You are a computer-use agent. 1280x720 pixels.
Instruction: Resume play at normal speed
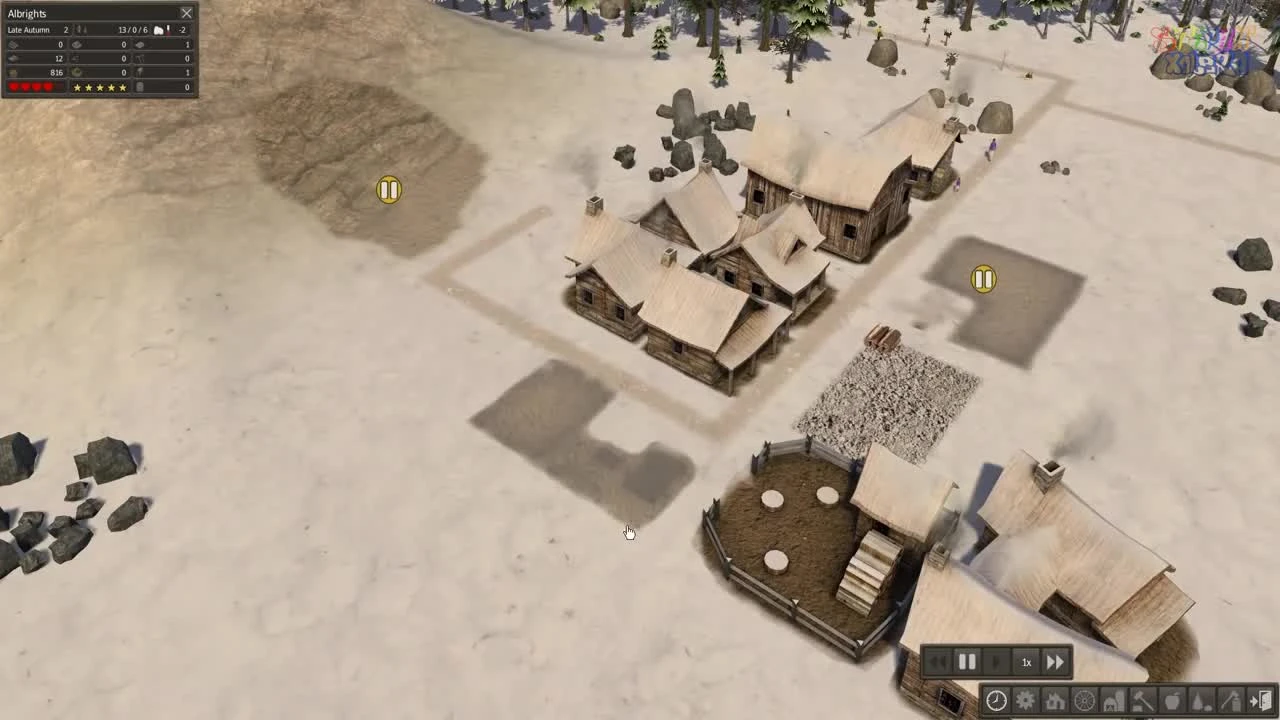click(996, 661)
